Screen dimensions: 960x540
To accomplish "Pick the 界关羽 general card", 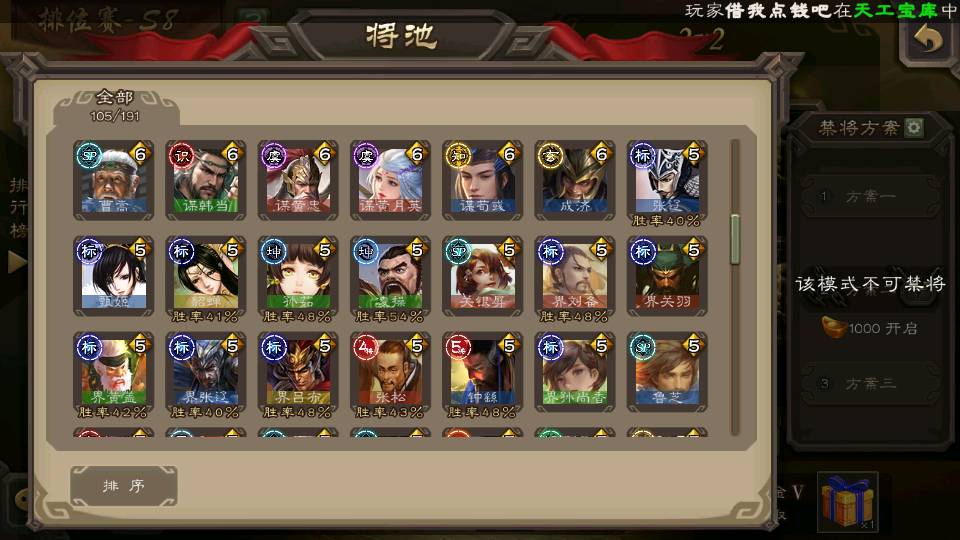I will 667,276.
